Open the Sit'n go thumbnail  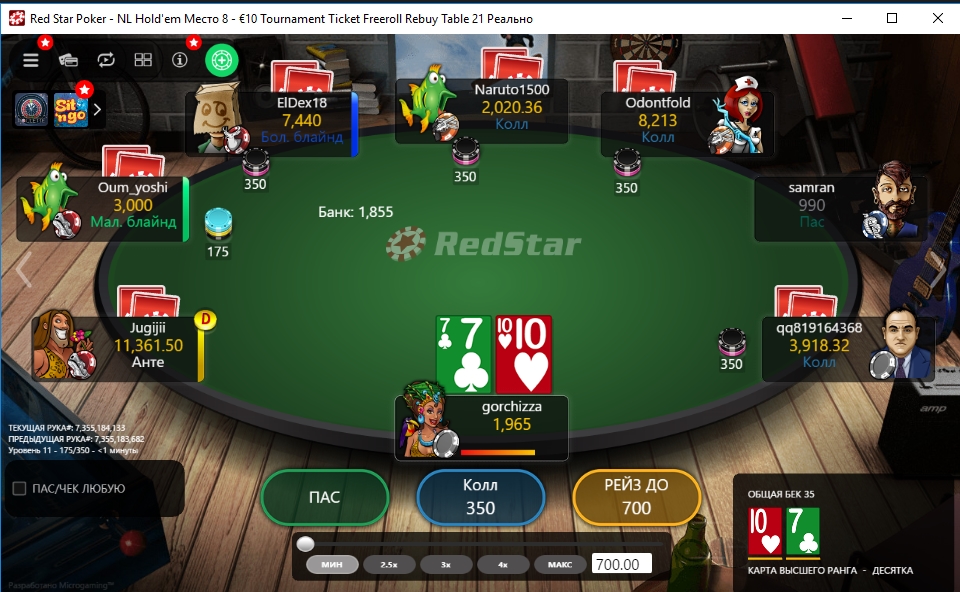pos(70,109)
